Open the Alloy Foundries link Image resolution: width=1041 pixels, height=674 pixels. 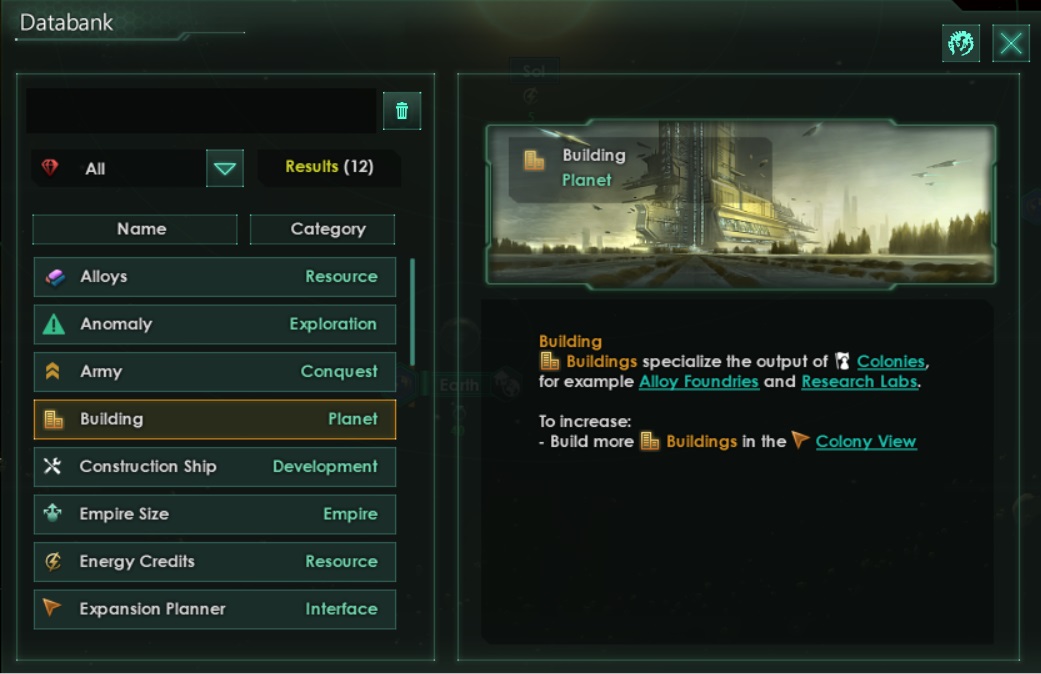(698, 382)
